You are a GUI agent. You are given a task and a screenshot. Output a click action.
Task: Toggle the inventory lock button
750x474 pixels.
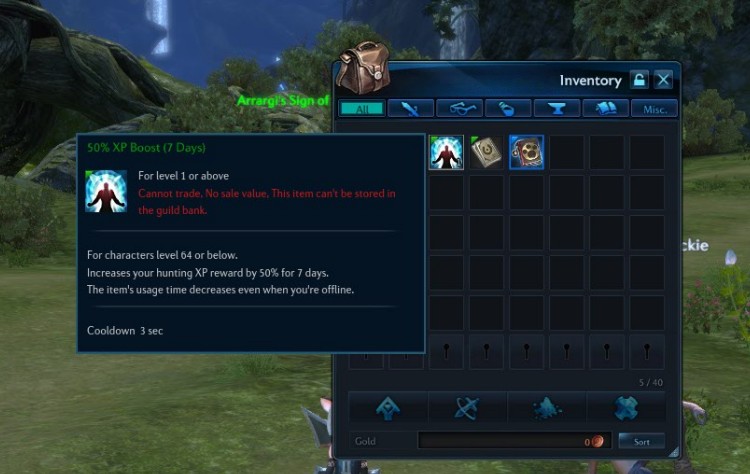pyautogui.click(x=640, y=80)
